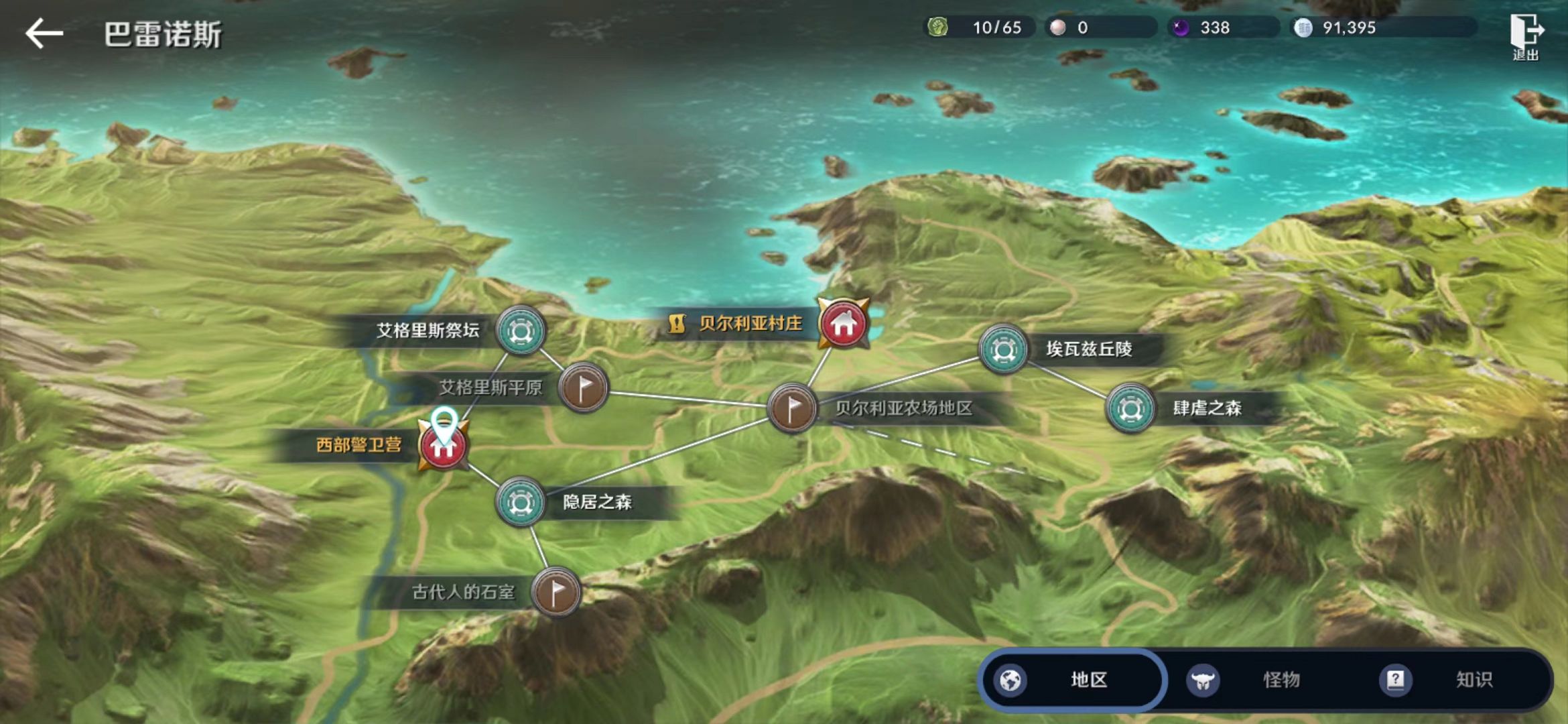
Task: Select the 艾格里斯祭坛 map node
Action: 521,330
